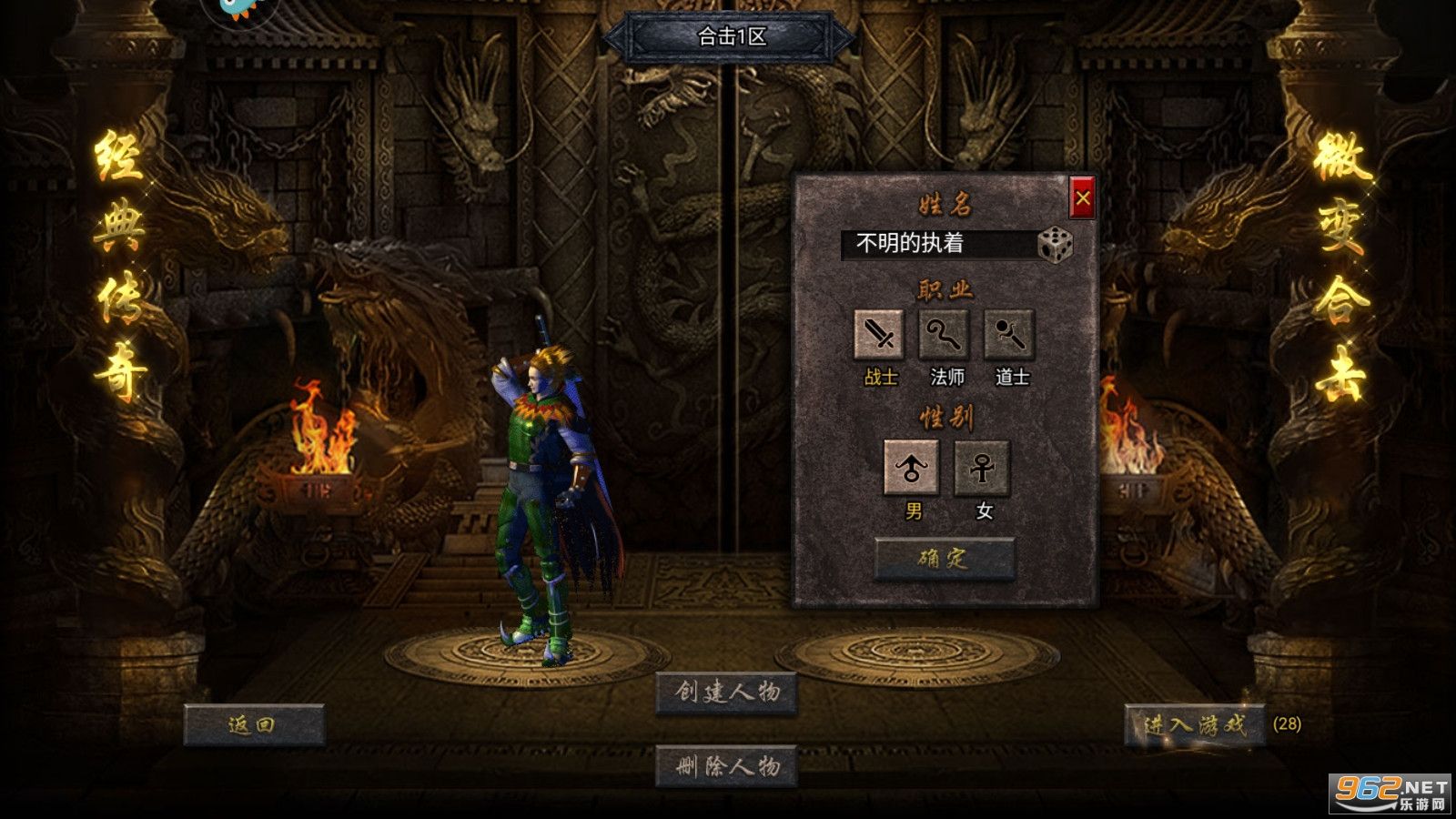This screenshot has height=819, width=1456.
Task: Pick the Taoist (道士) class
Action: (1010, 335)
